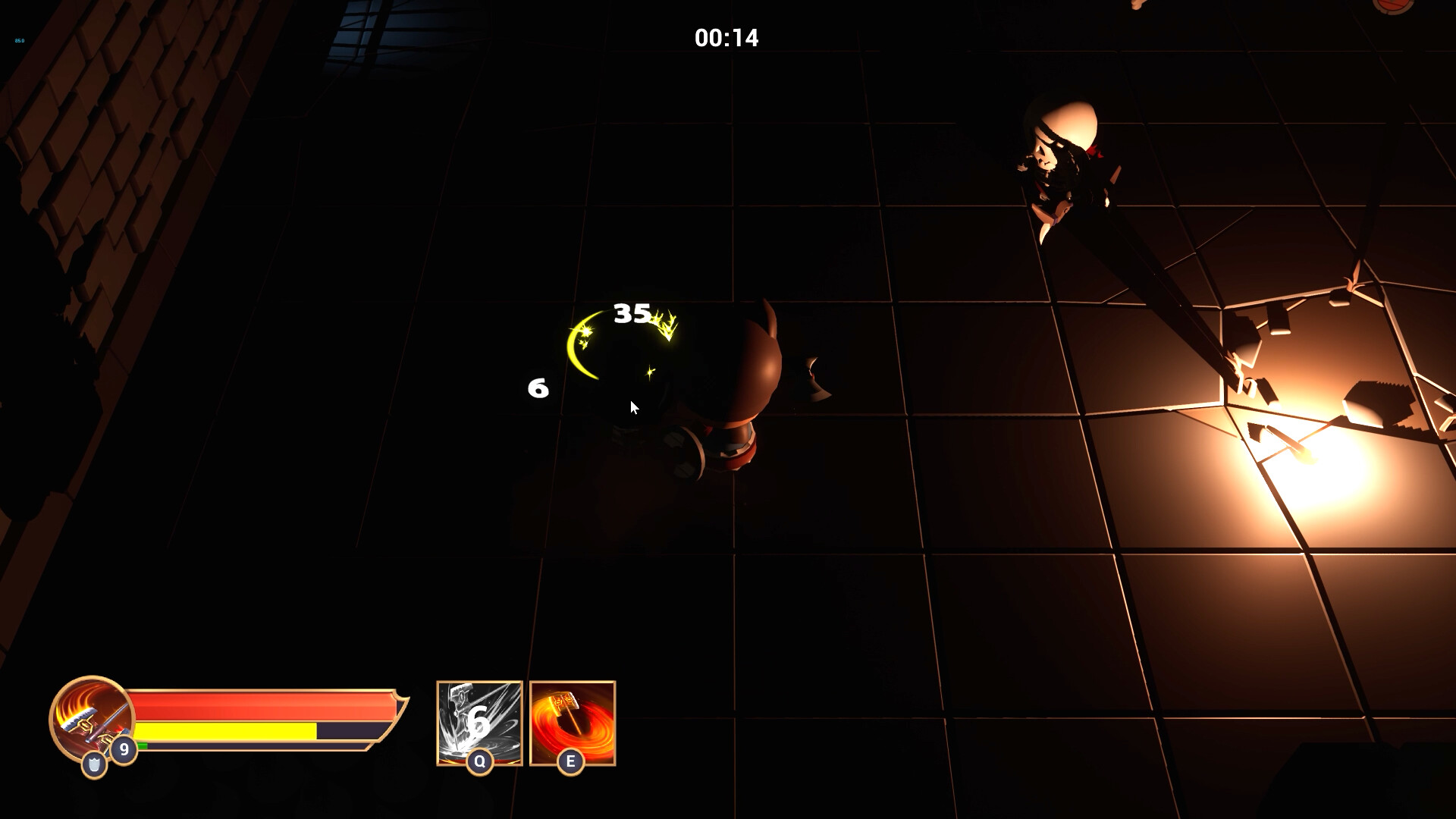Click the damage number 6 on screen
Image resolution: width=1456 pixels, height=819 pixels.
point(538,389)
